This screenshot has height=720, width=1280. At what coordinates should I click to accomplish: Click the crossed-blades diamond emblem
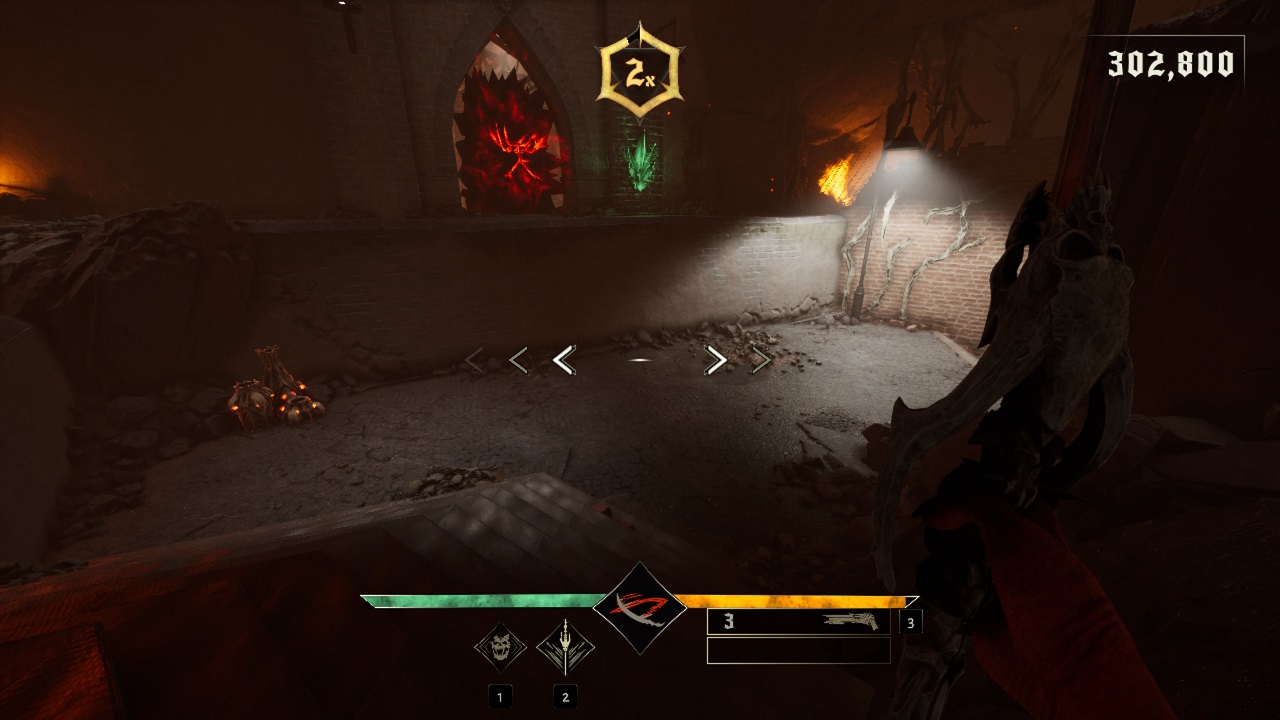pos(640,608)
